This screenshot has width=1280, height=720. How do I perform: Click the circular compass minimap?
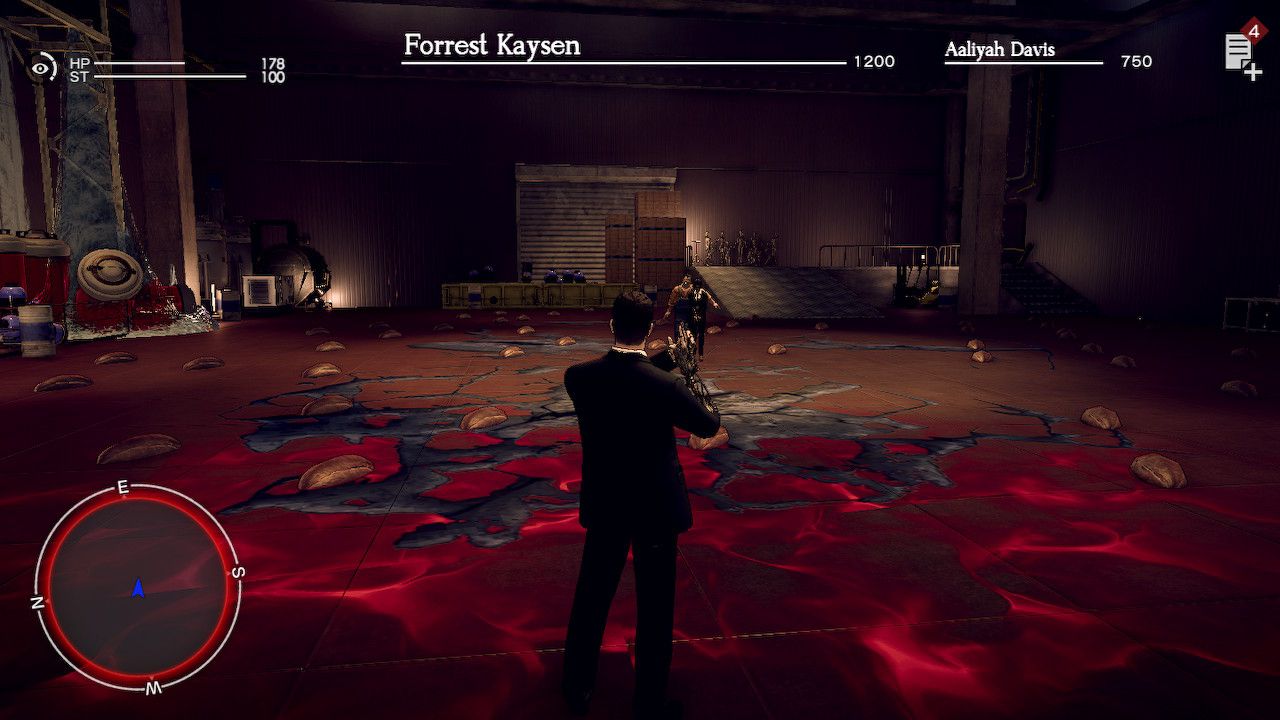pos(138,587)
